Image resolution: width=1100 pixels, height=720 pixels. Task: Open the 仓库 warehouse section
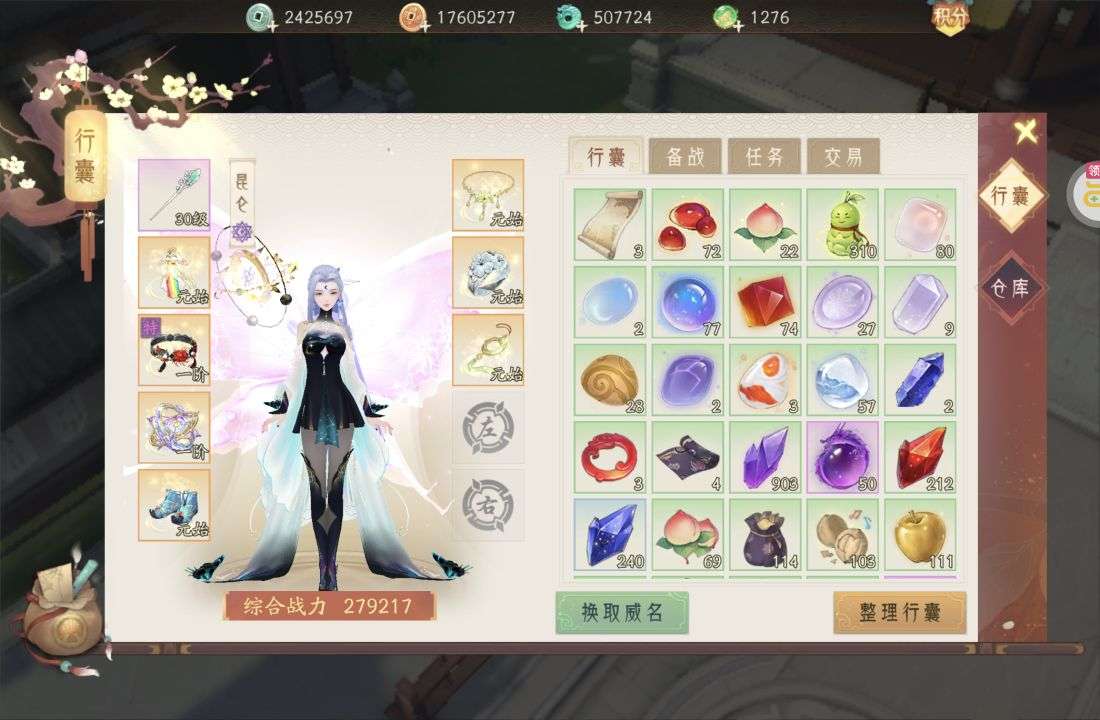pyautogui.click(x=1010, y=288)
